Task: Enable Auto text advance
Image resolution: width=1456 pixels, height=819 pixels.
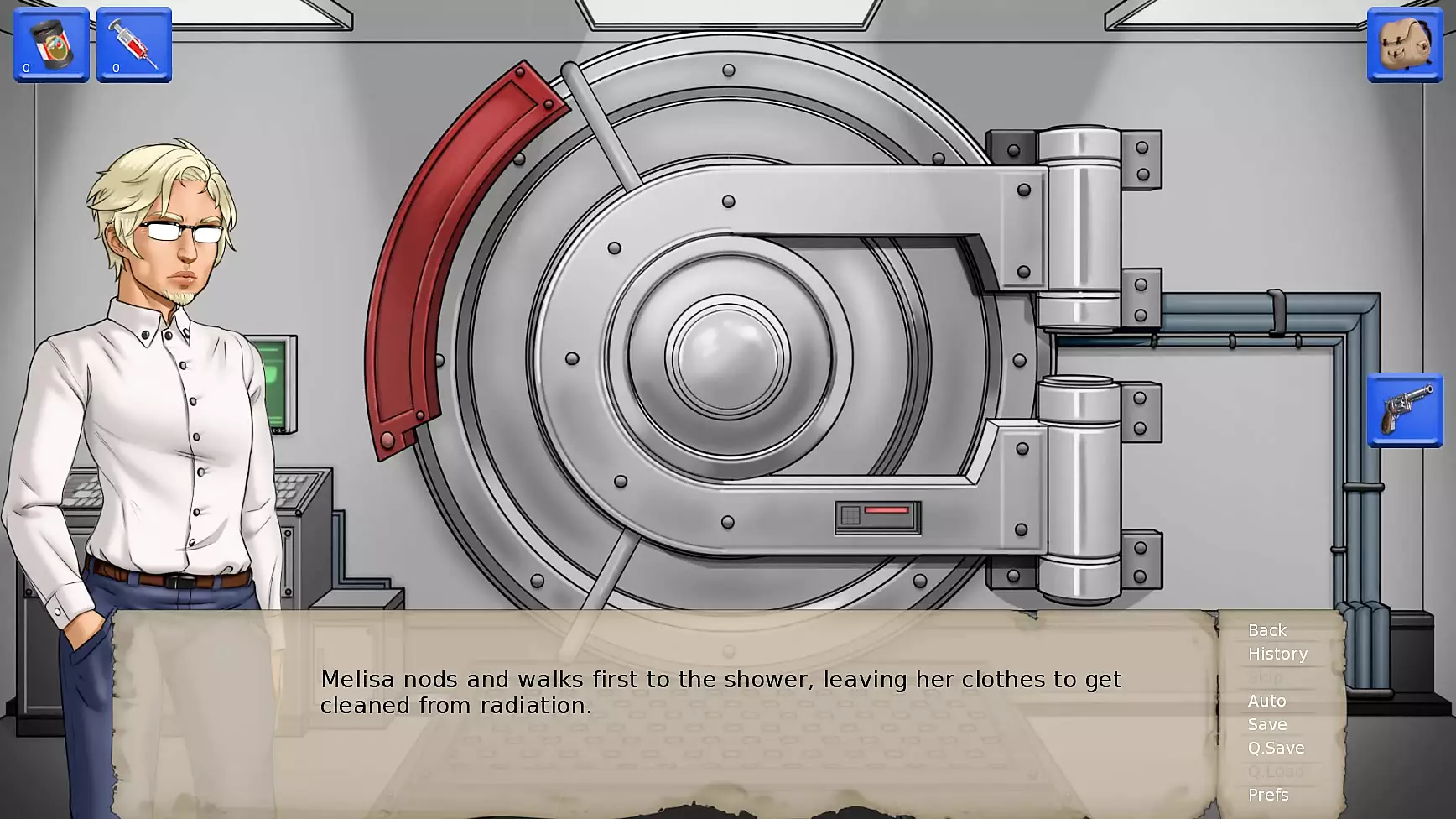Action: (1266, 701)
